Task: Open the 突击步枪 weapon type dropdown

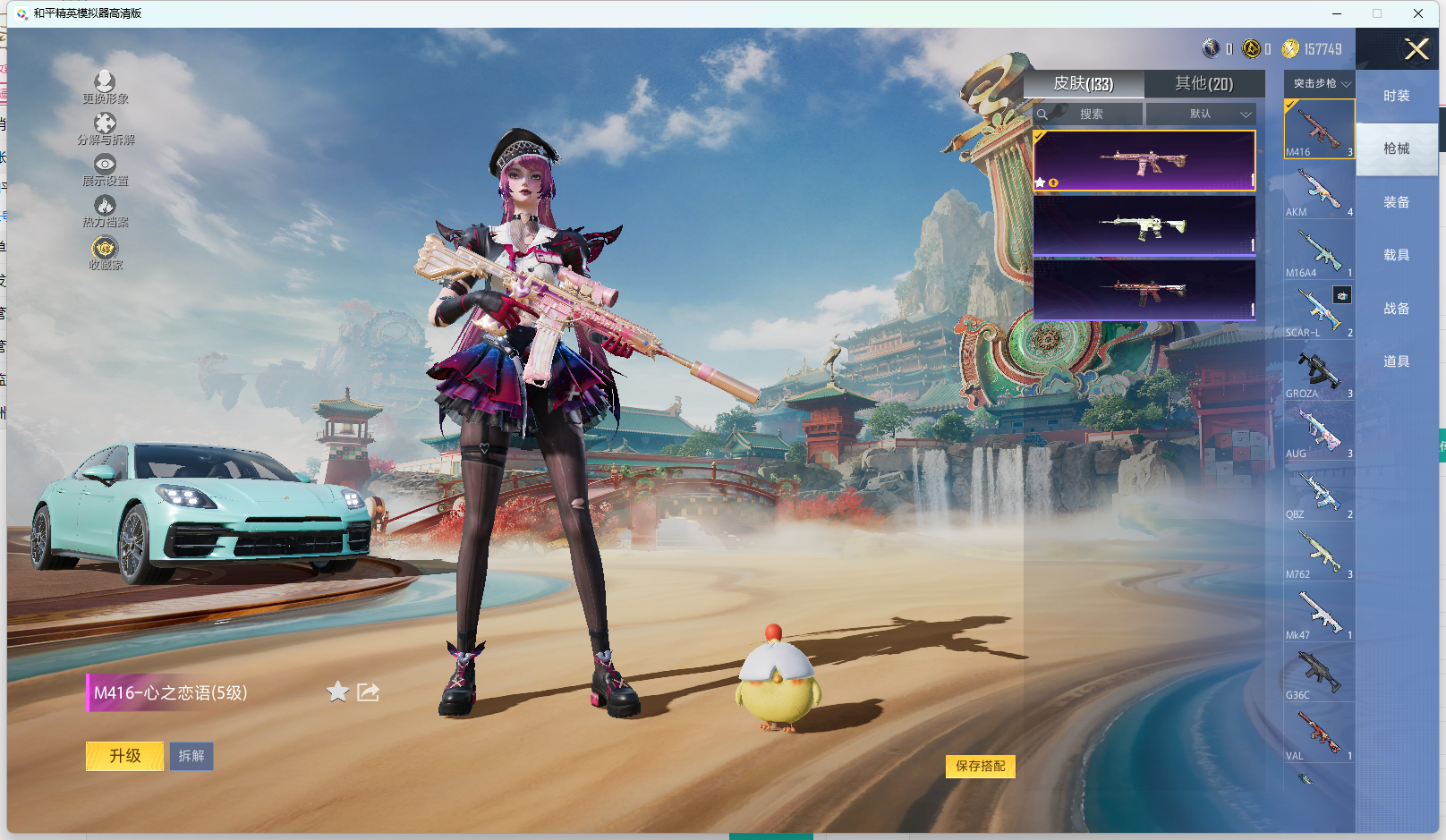Action: [1320, 83]
